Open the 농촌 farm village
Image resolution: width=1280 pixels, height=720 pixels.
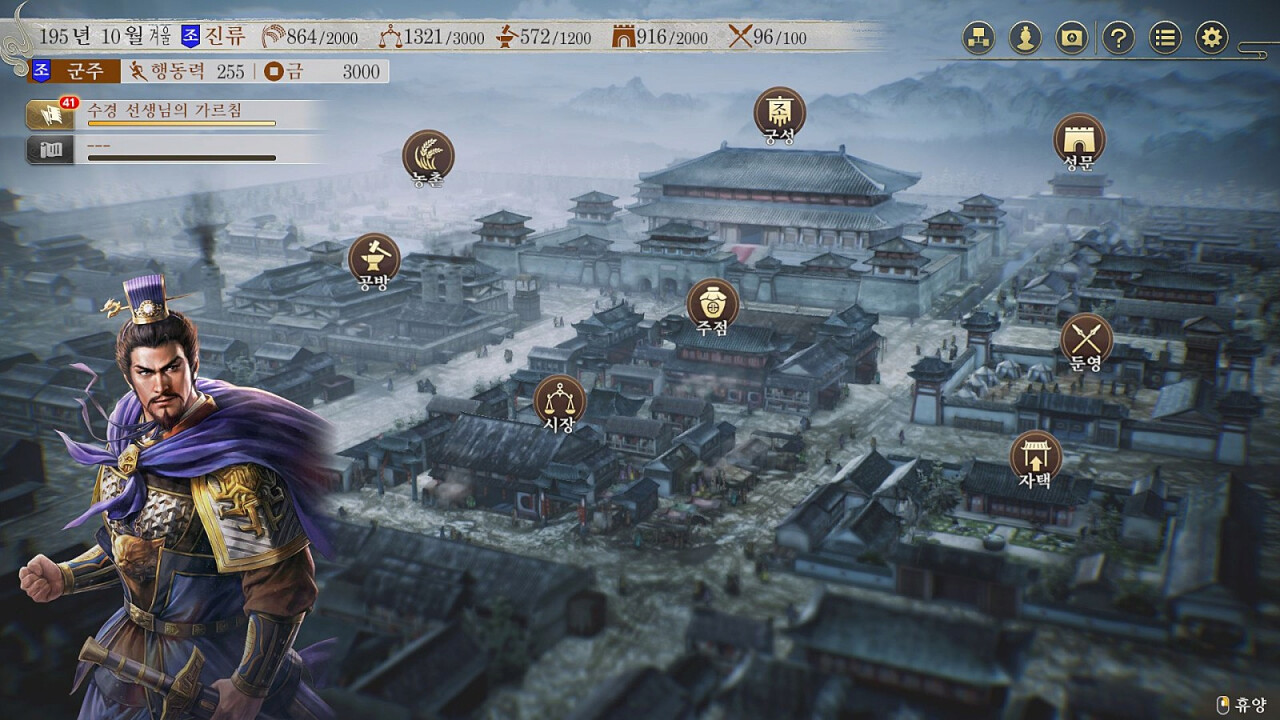[x=428, y=156]
